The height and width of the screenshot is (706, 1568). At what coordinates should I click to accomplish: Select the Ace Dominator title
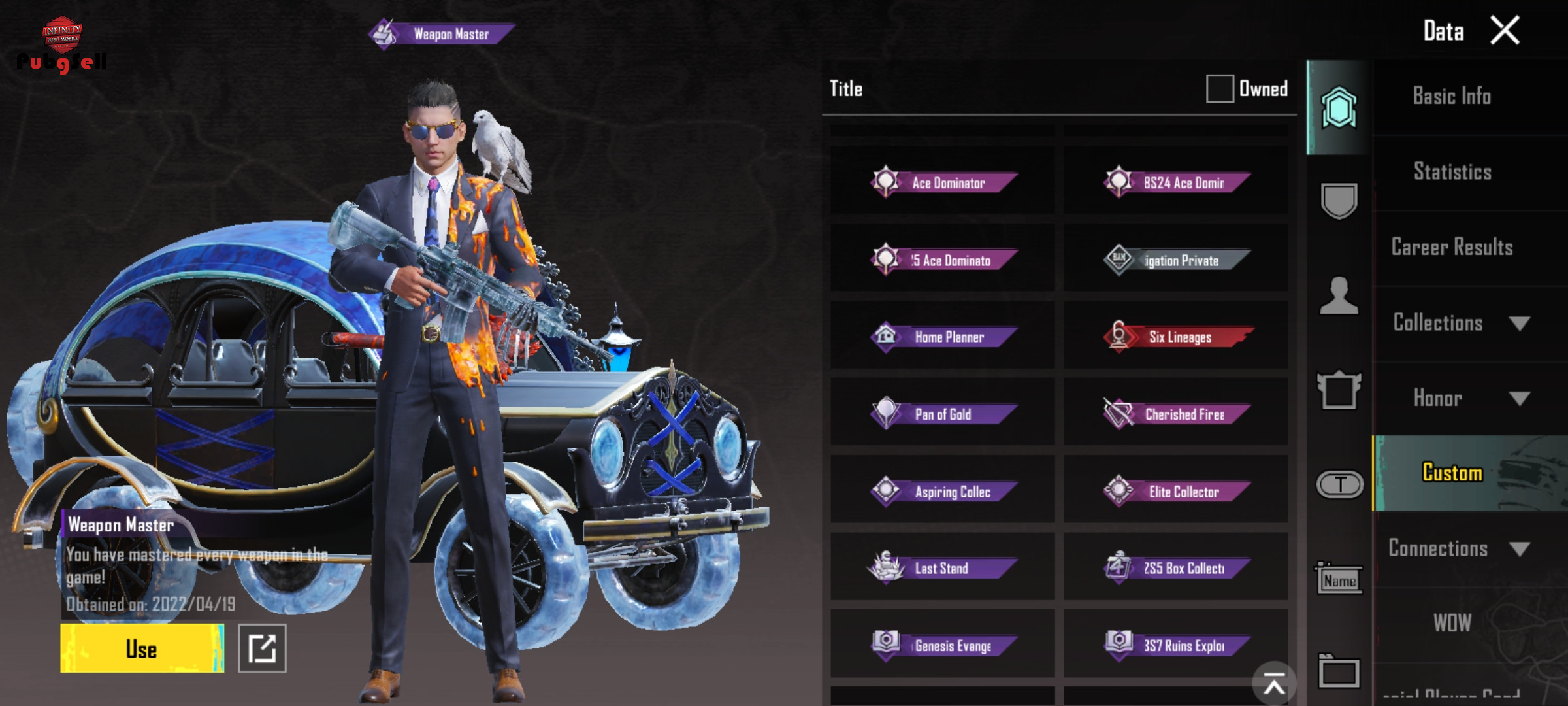point(943,182)
